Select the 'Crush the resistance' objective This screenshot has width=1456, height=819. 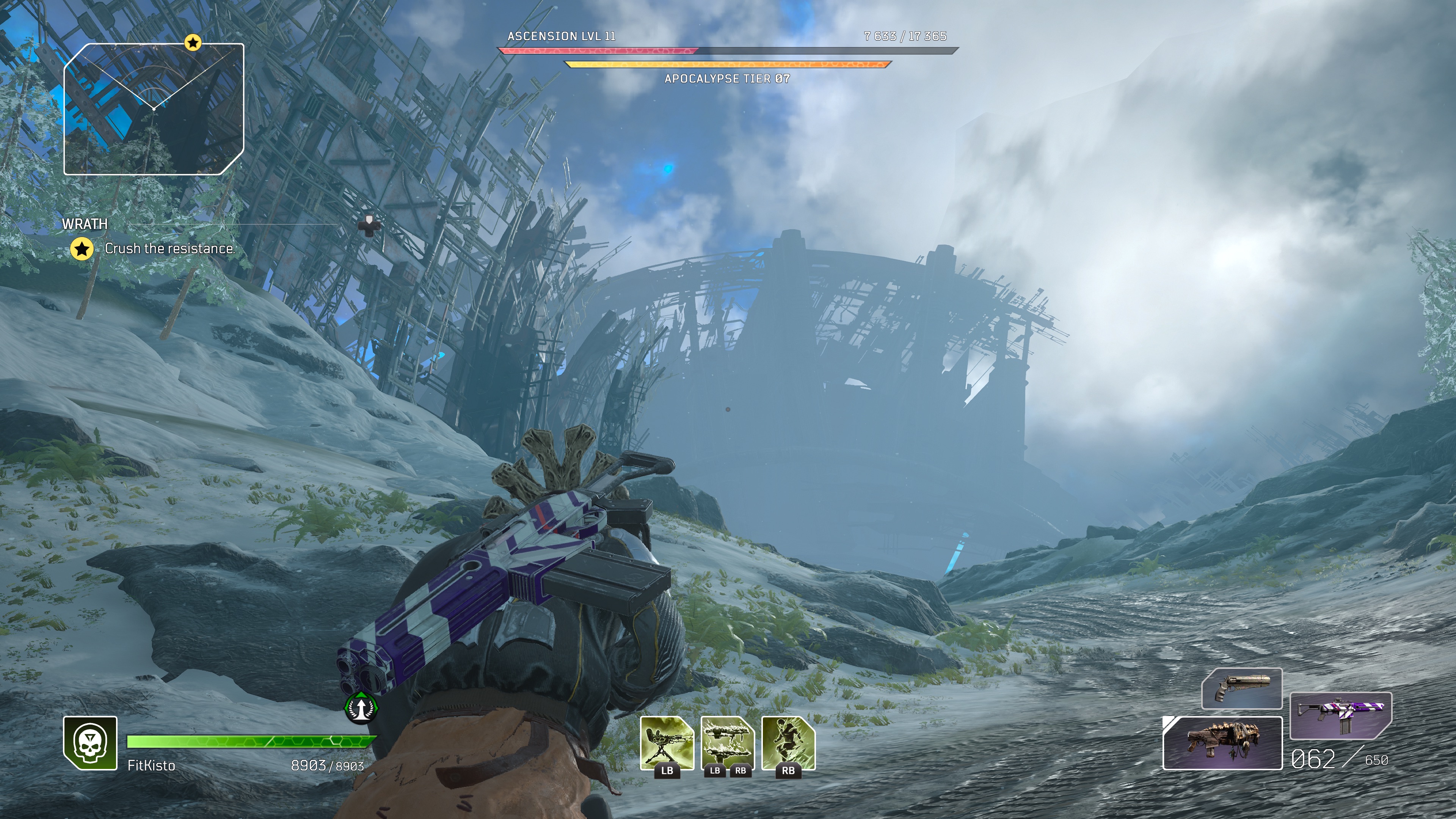point(169,249)
